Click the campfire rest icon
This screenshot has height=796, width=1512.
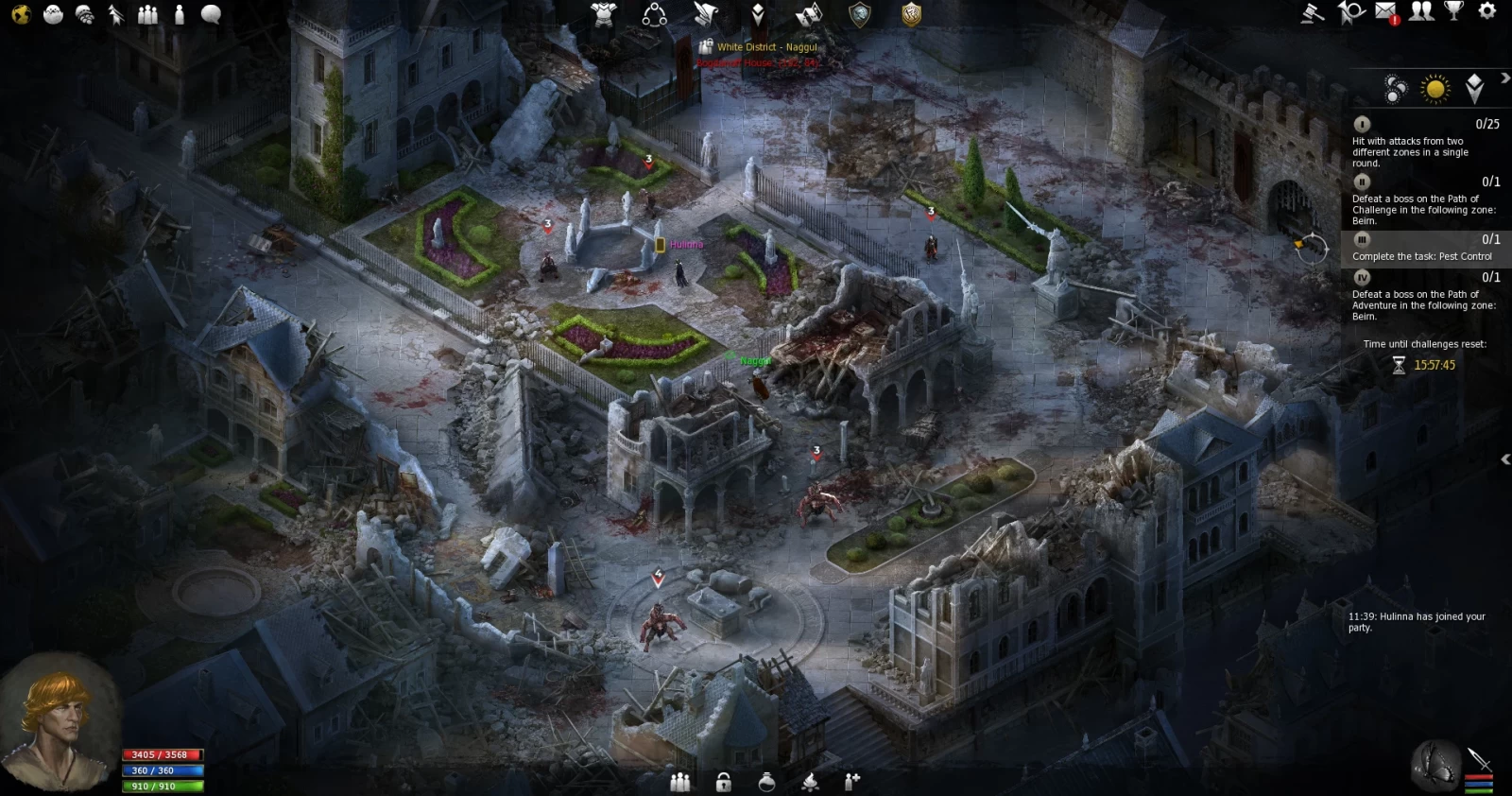810,782
